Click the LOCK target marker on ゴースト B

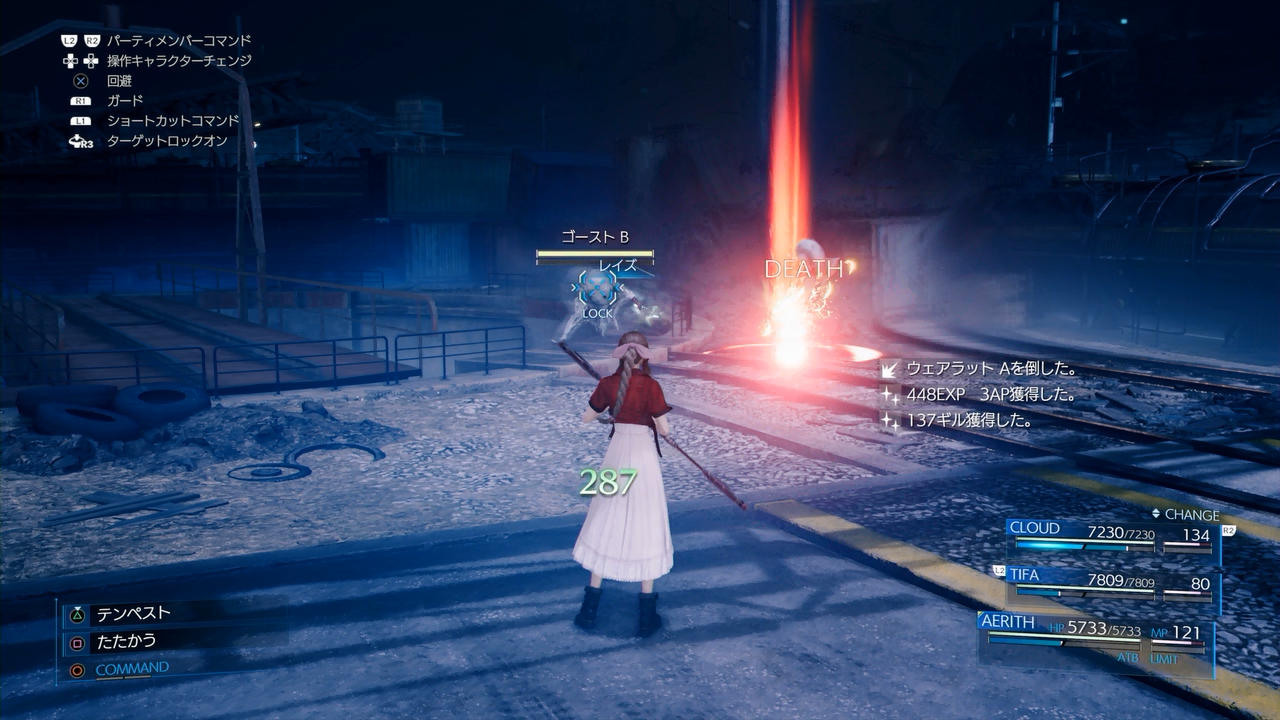pos(598,292)
